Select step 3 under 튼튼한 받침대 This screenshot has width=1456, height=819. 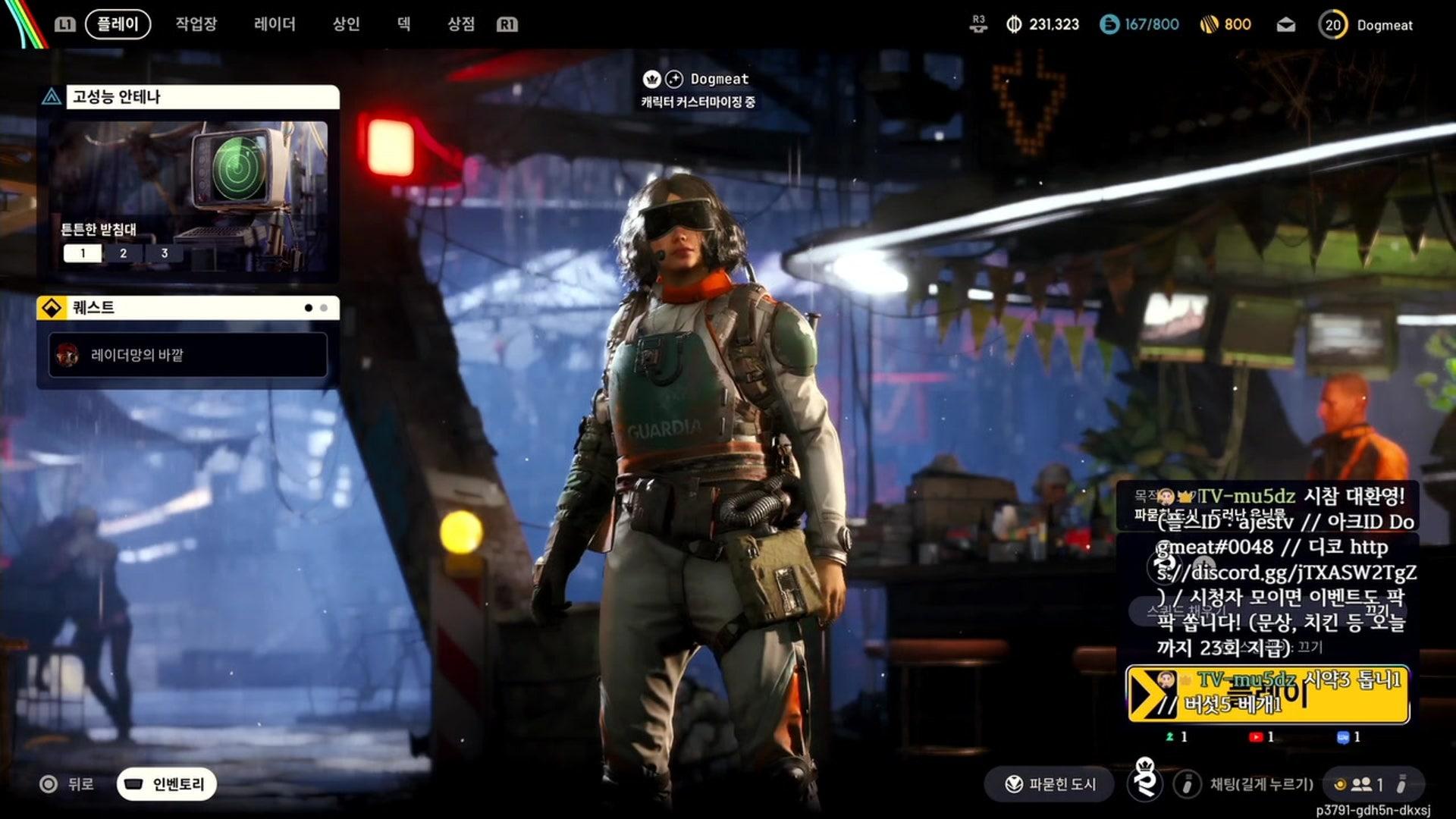click(x=164, y=253)
